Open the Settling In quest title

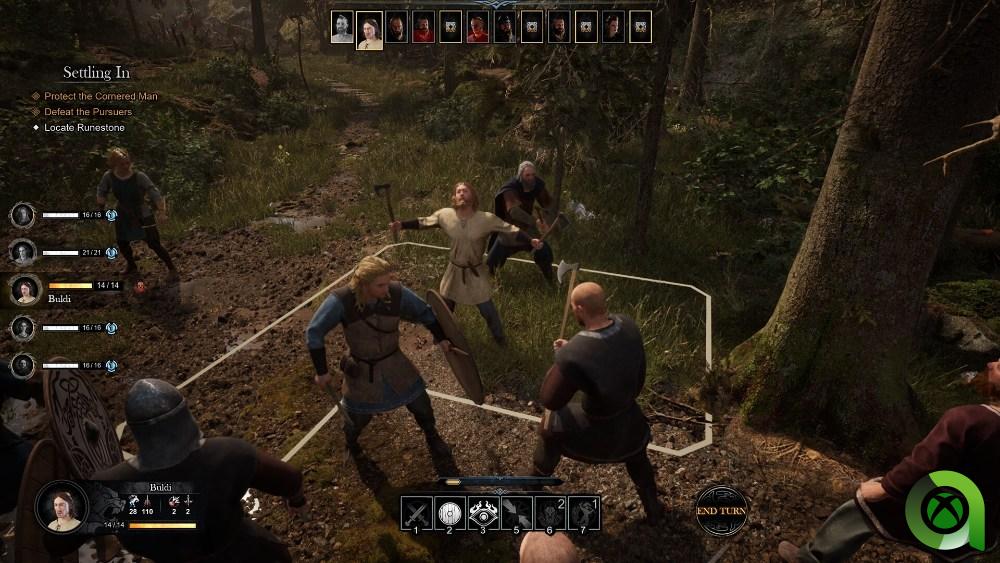(x=96, y=73)
